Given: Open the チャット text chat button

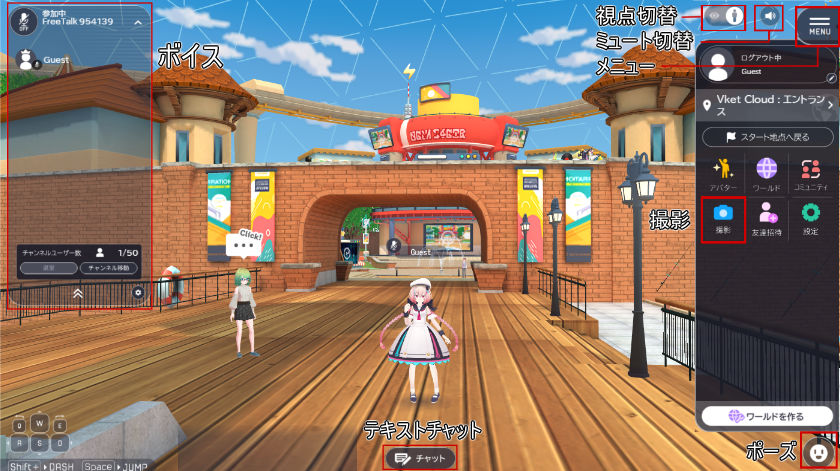Looking at the screenshot, I should pyautogui.click(x=420, y=458).
